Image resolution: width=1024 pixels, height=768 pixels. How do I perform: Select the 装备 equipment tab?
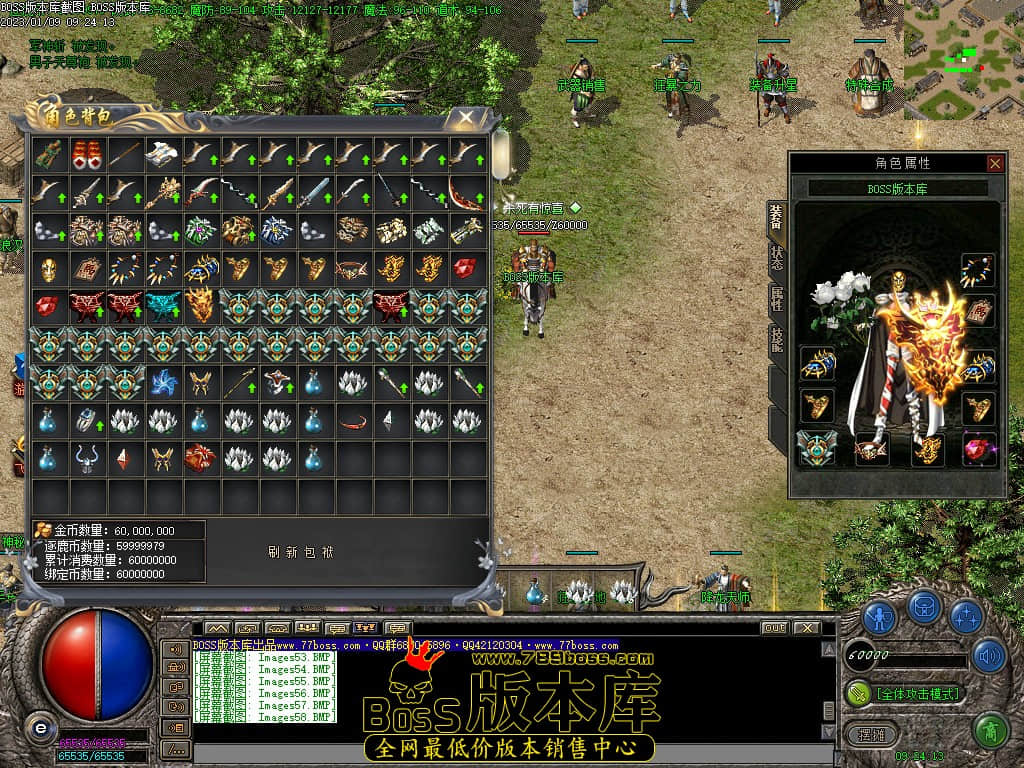pos(777,217)
